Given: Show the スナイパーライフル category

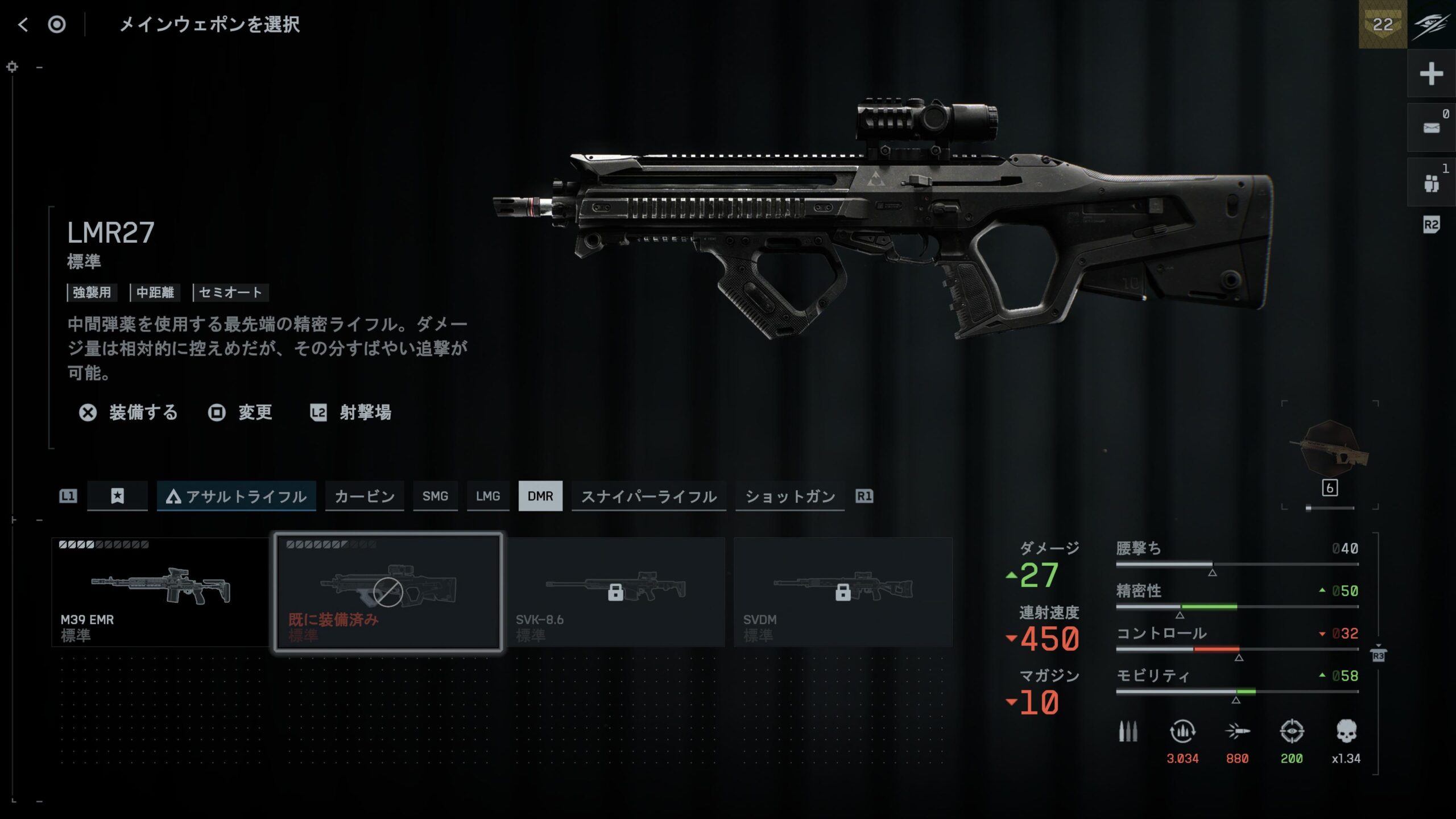Looking at the screenshot, I should 648,497.
